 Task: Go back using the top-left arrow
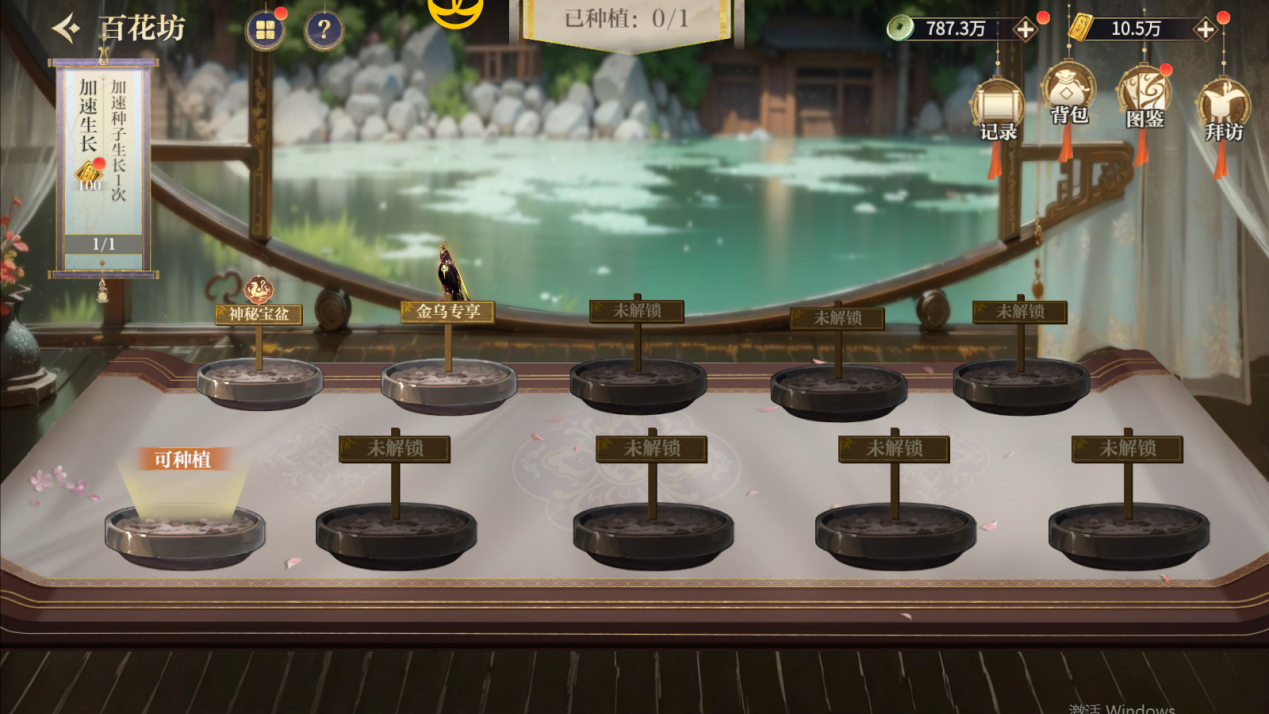tap(66, 29)
